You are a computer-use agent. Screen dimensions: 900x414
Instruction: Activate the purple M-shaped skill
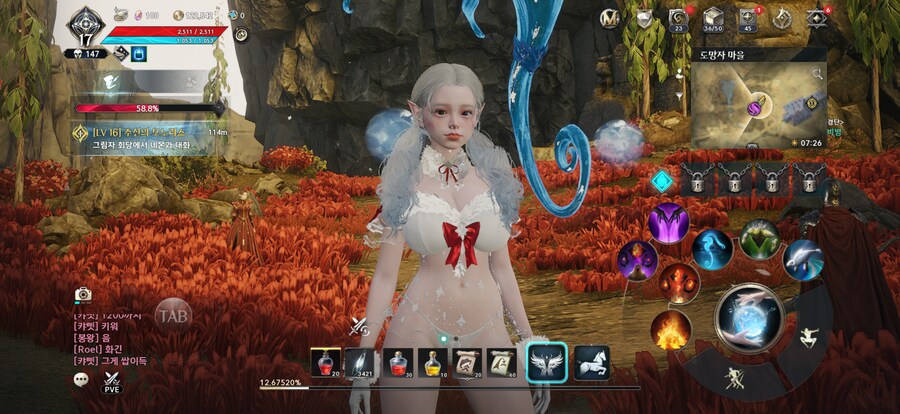[668, 222]
